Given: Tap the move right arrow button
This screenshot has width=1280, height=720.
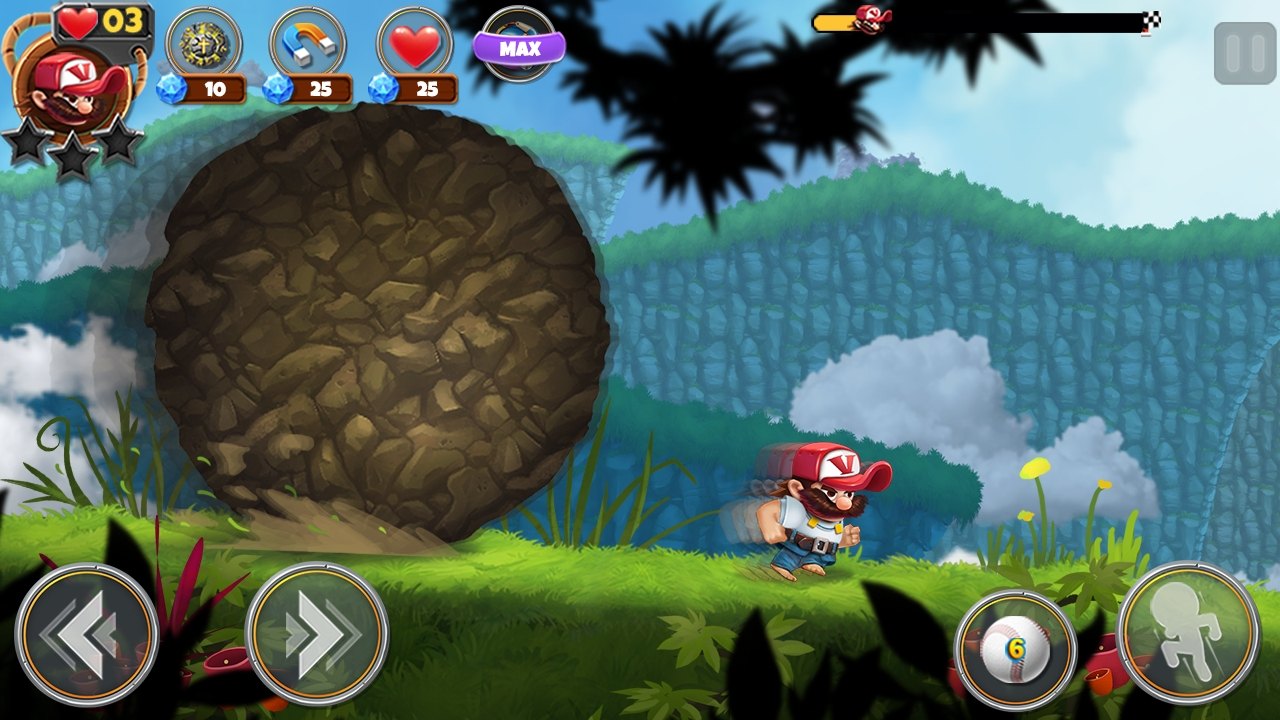Looking at the screenshot, I should (317, 634).
